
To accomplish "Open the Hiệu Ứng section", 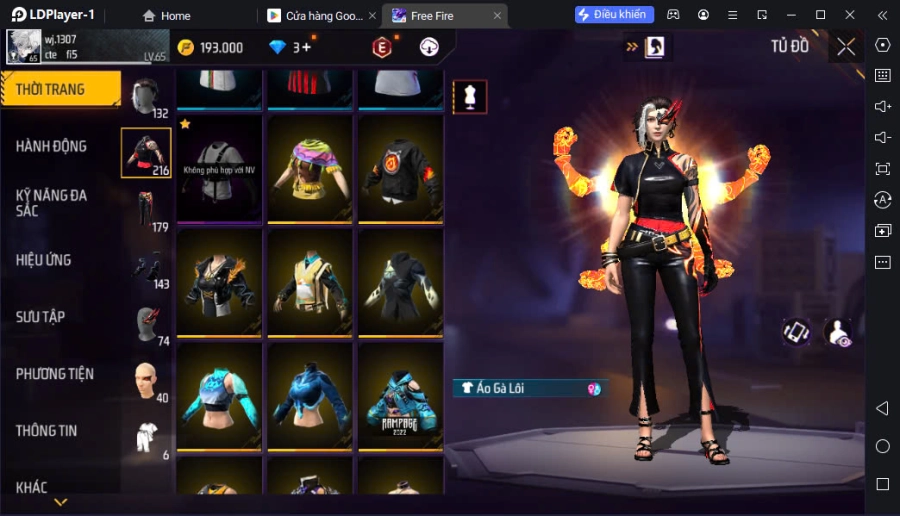I will (44, 260).
